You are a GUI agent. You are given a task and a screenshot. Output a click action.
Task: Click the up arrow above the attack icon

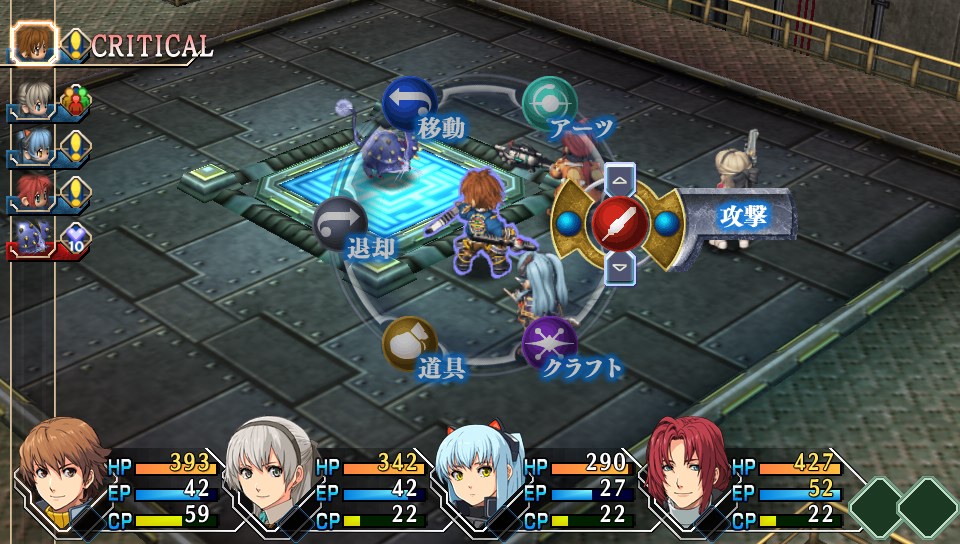point(620,180)
